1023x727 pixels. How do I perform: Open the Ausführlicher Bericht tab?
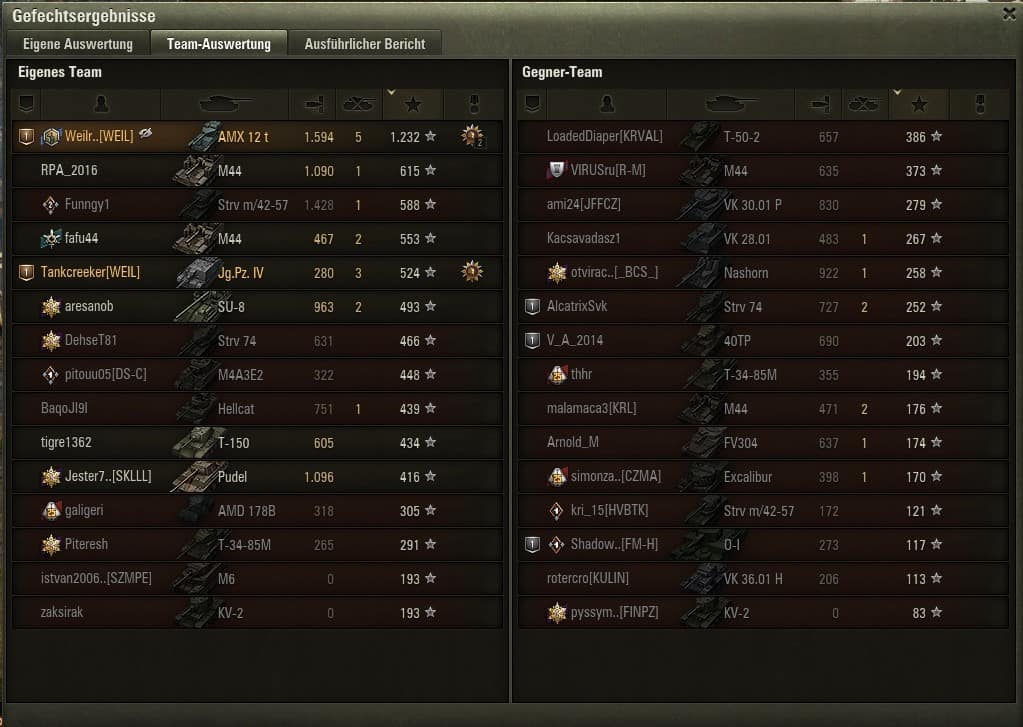click(x=365, y=44)
